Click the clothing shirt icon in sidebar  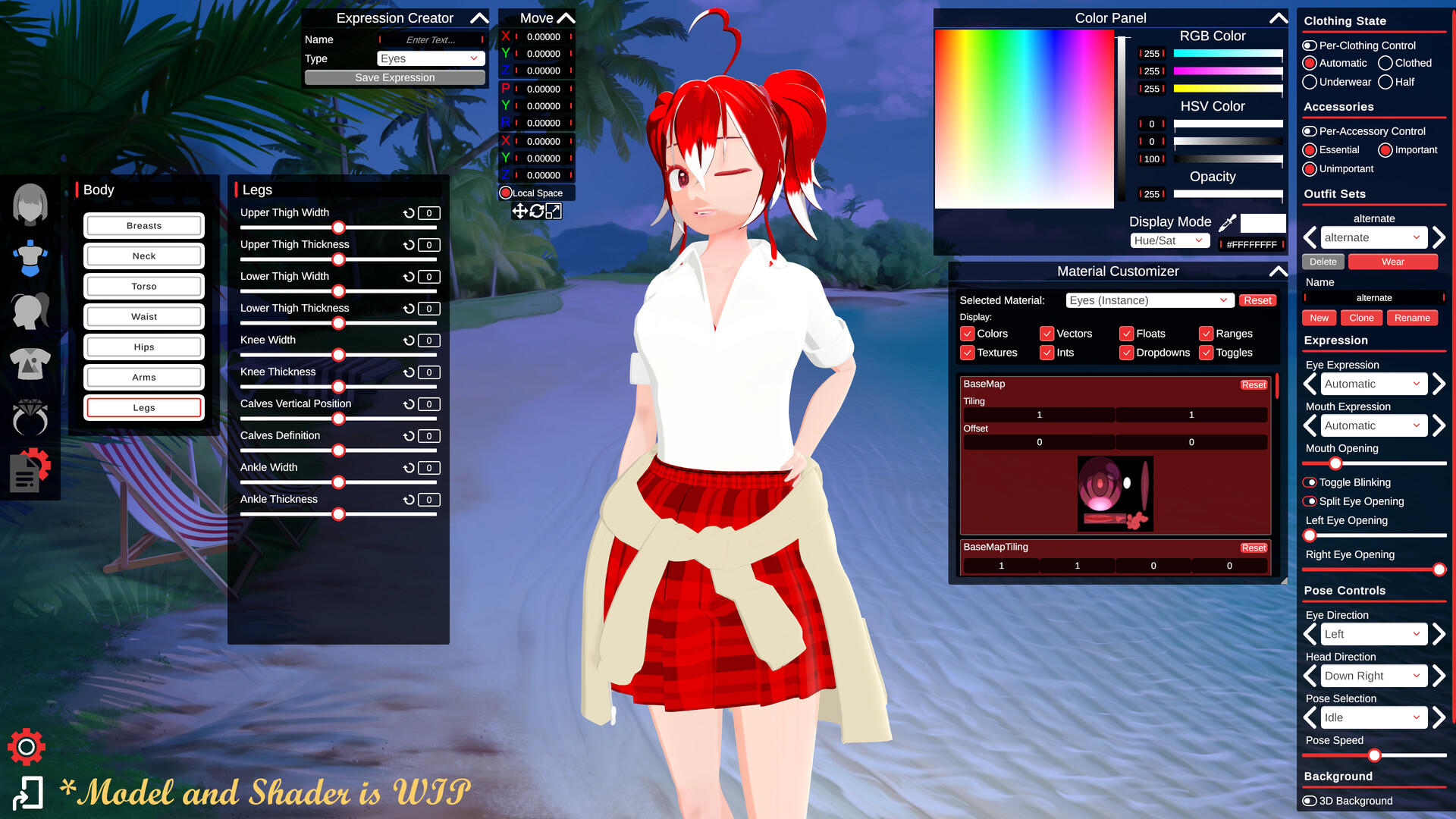tap(29, 364)
